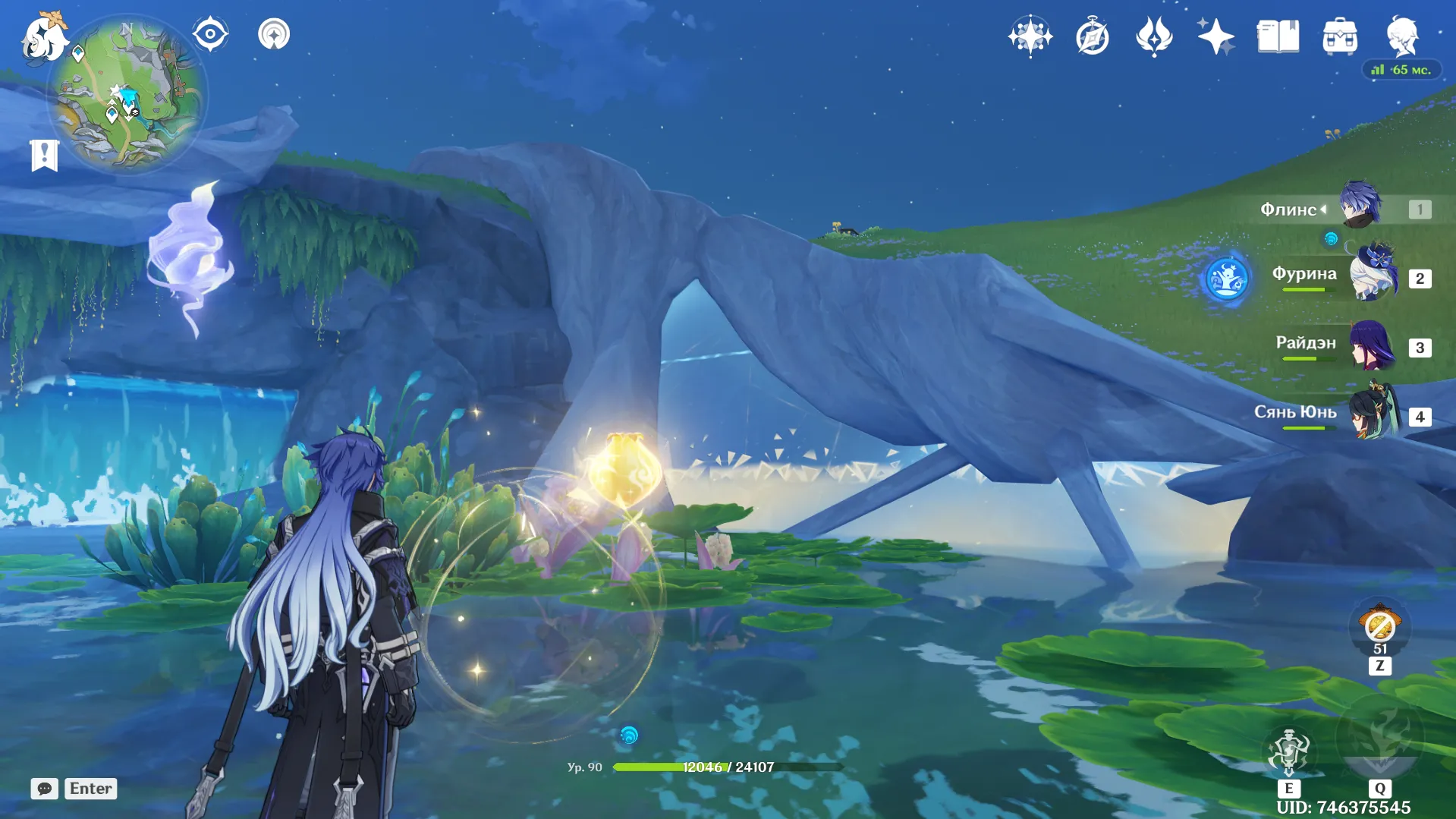The image size is (1456, 819).
Task: Open the Adventurer Handbook compass icon
Action: tap(1092, 36)
